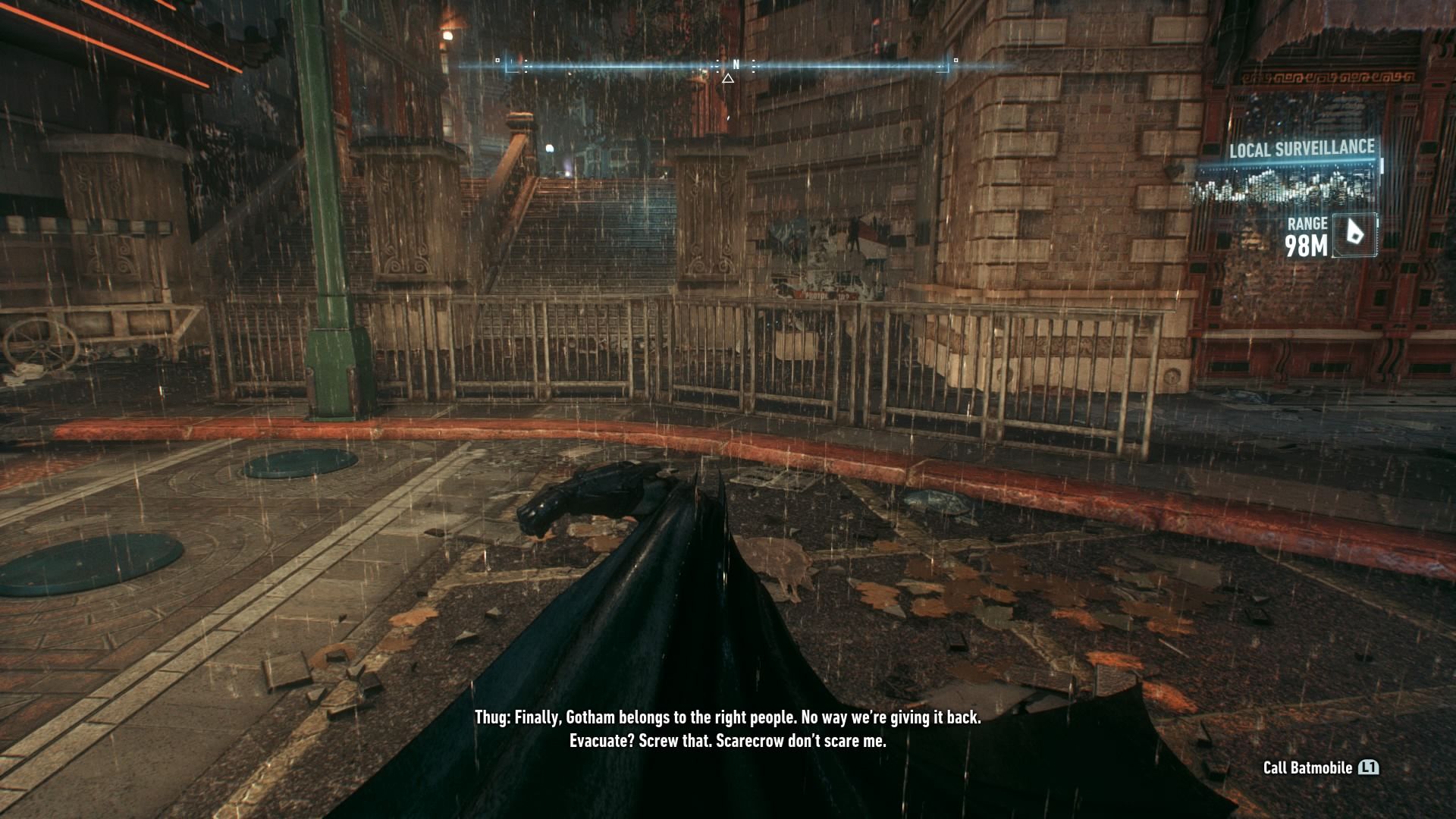Viewport: 1456px width, 819px height.
Task: Select the Local Surveillance objective tracker
Action: point(1301,149)
